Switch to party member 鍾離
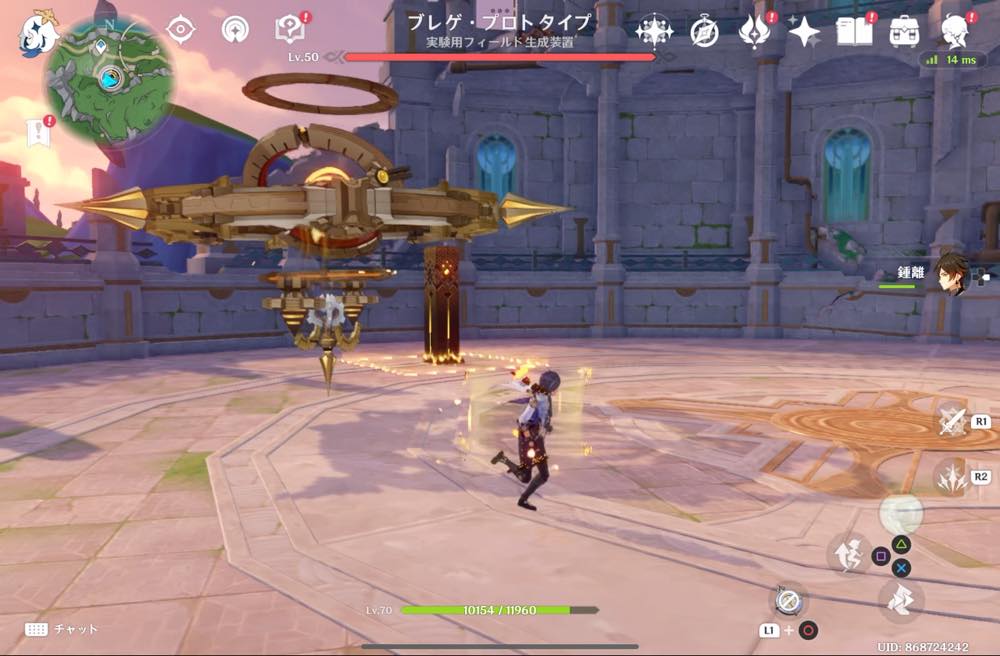The height and width of the screenshot is (656, 1000). click(952, 275)
